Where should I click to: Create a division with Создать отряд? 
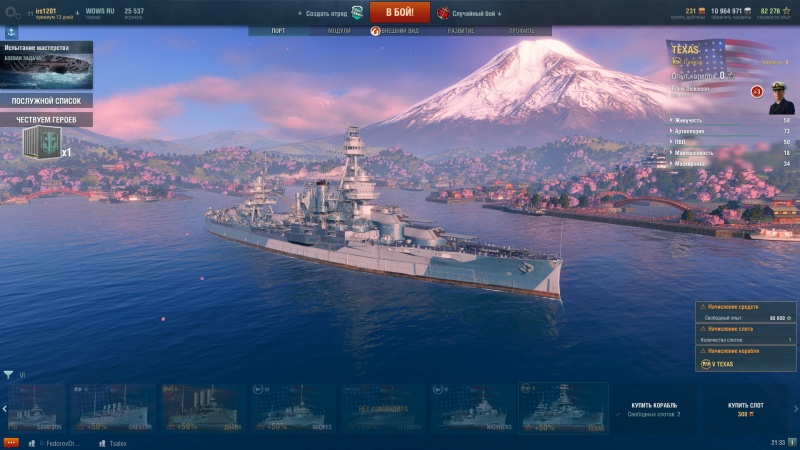[x=331, y=13]
